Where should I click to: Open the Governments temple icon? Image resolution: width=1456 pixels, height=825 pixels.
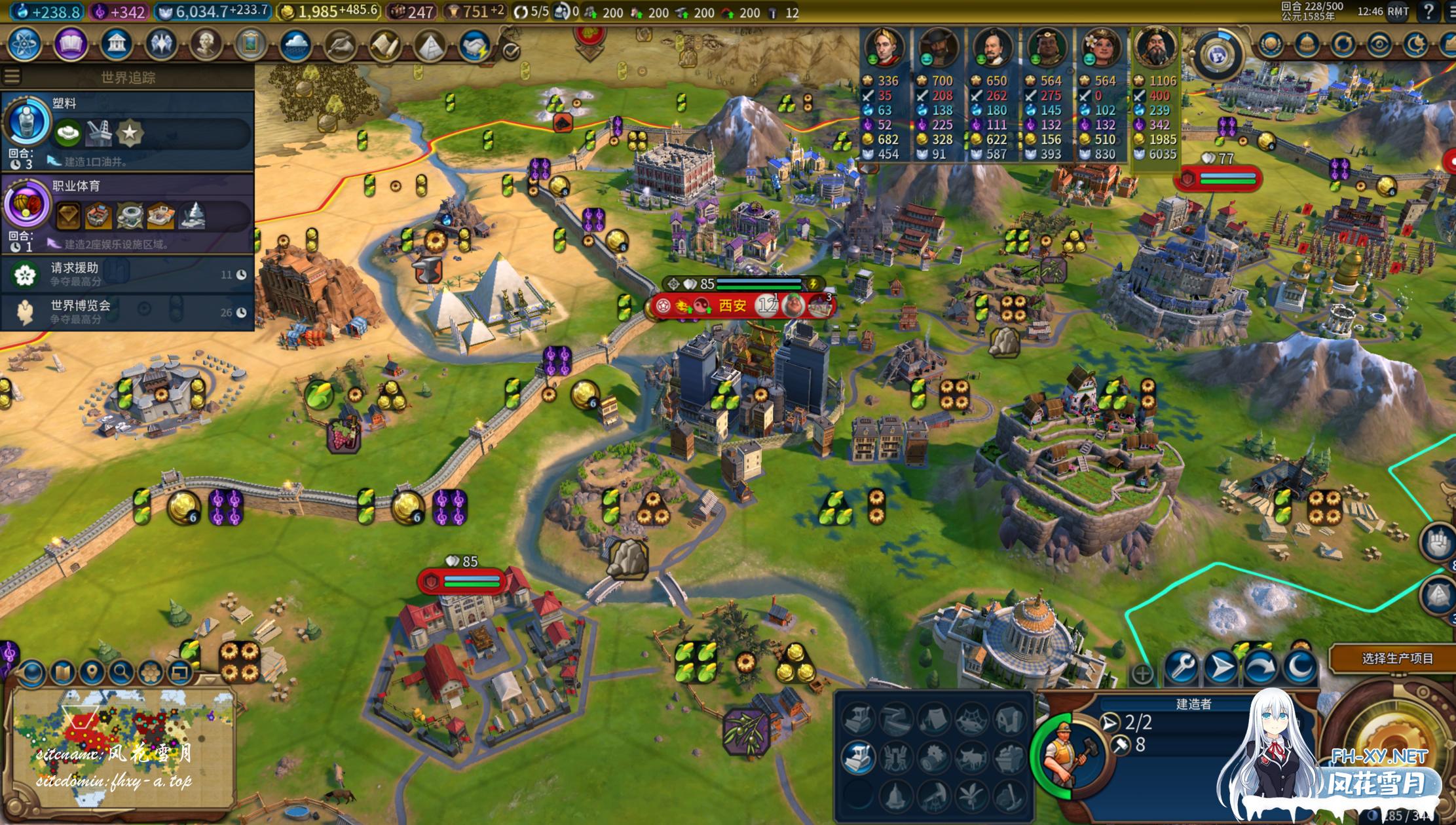(x=116, y=45)
